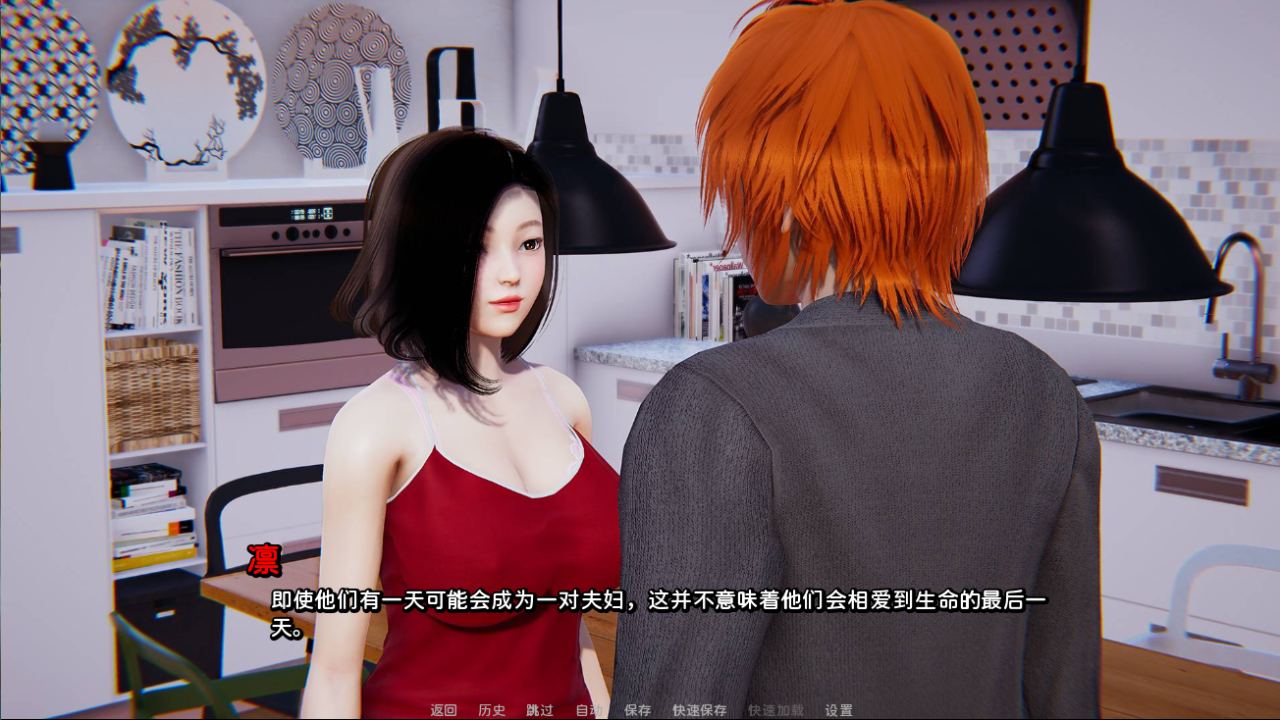Viewport: 1280px width, 720px height.
Task: Activate 跳过 (Skip) in the quick menu
Action: tap(539, 710)
